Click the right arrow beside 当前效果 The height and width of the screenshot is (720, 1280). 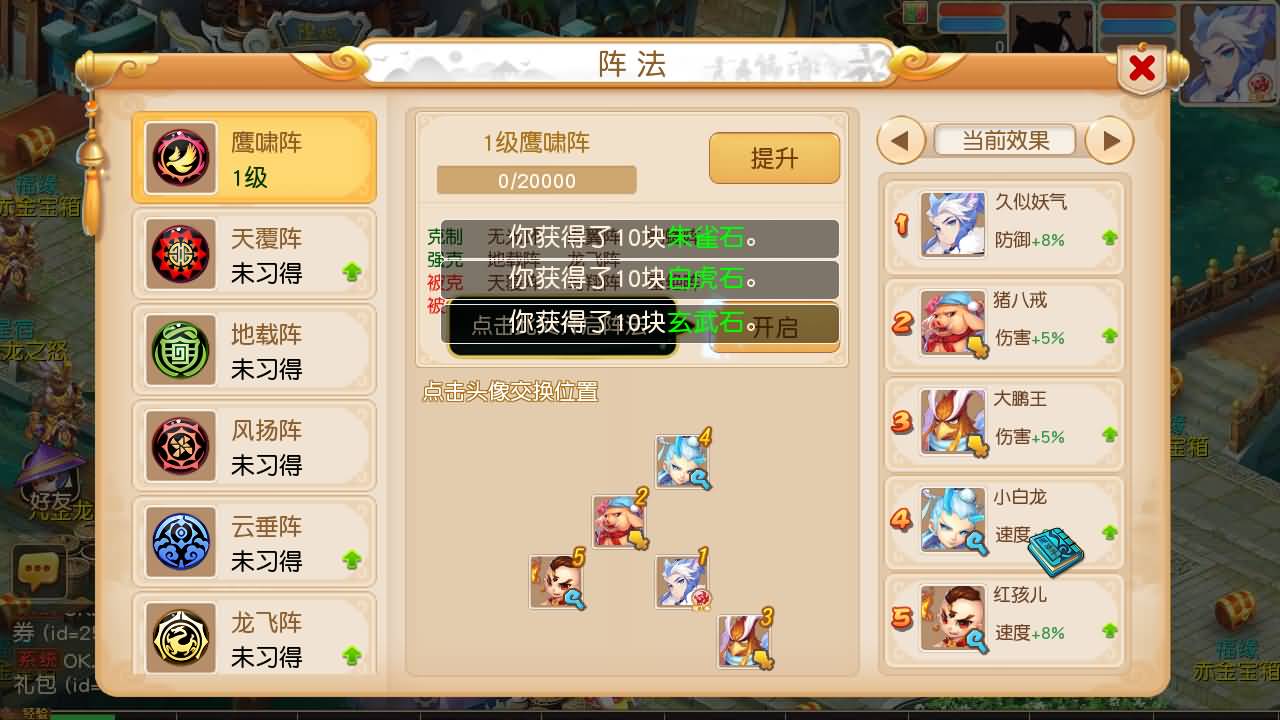(x=1110, y=142)
